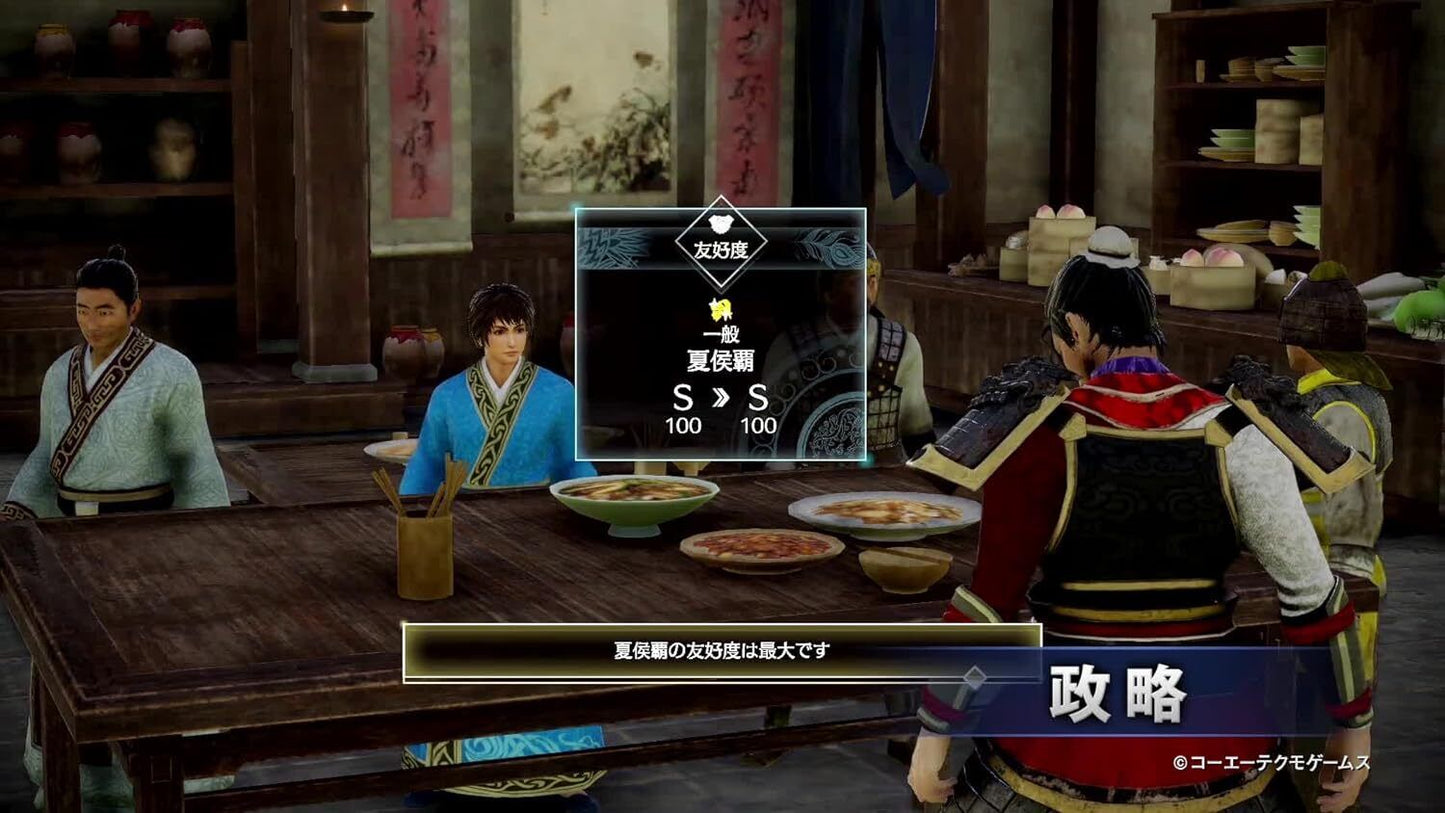Select the left S rank letter

tap(684, 397)
